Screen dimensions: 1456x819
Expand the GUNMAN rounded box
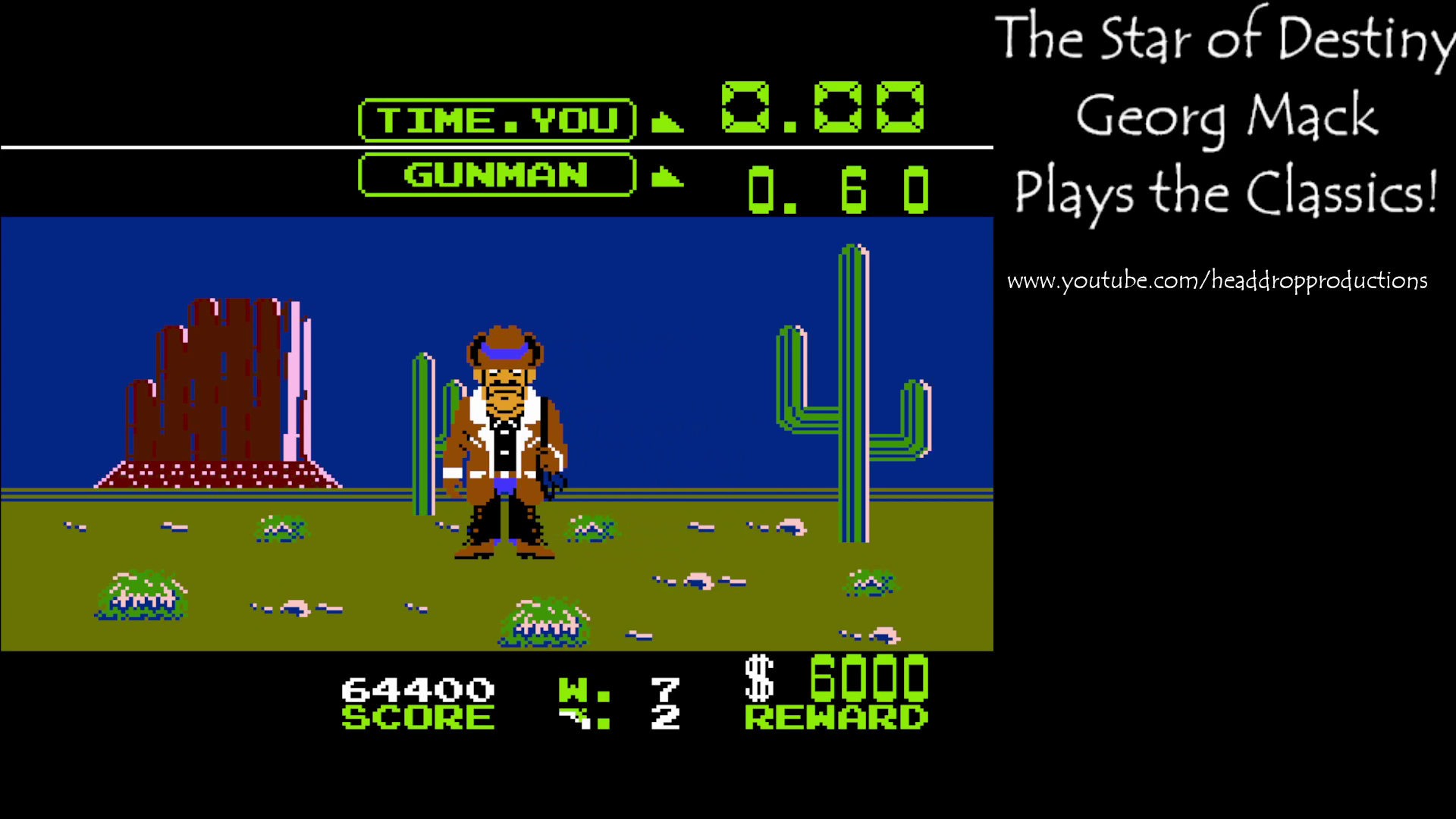click(497, 176)
